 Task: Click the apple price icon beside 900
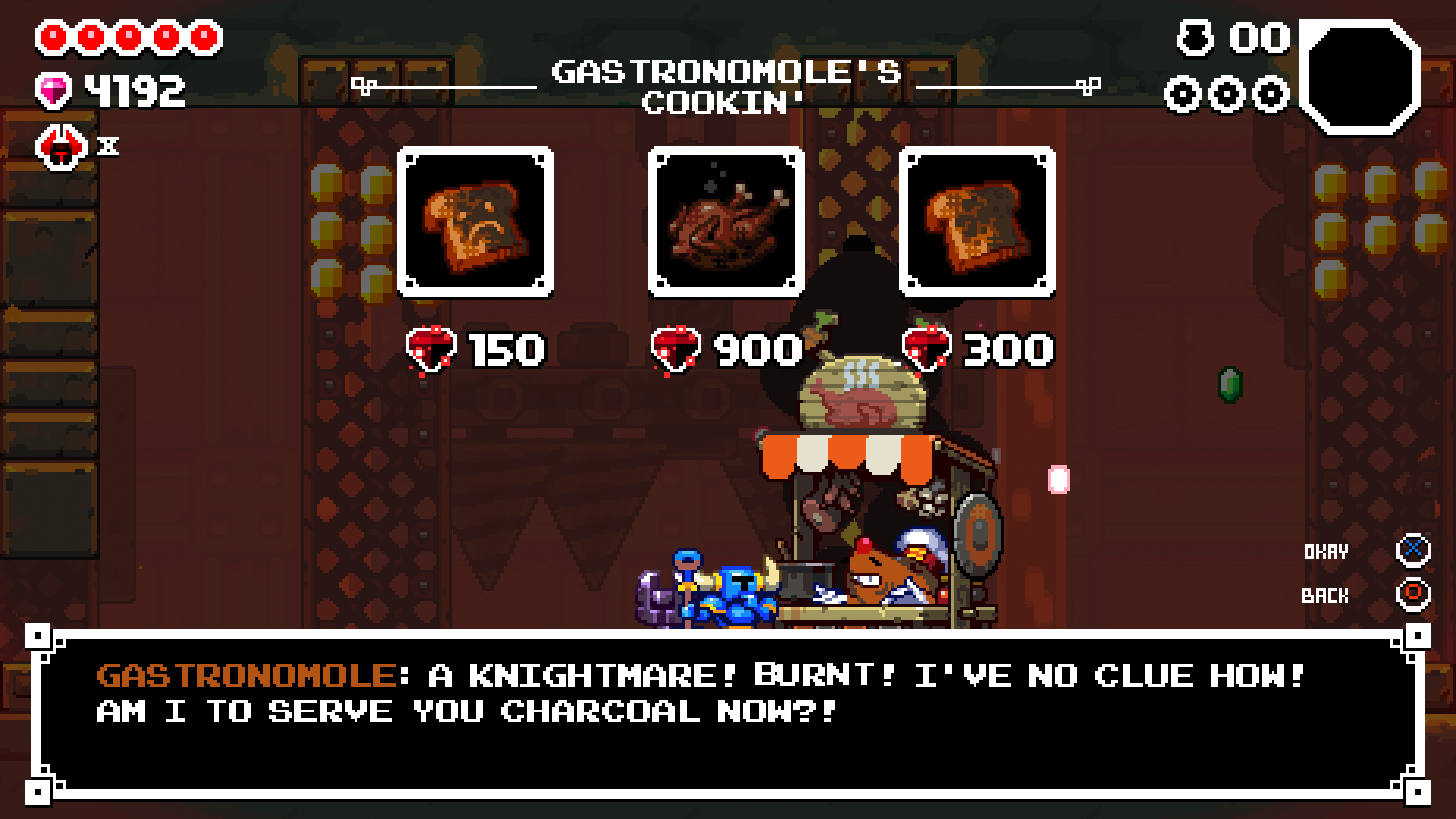click(x=673, y=349)
